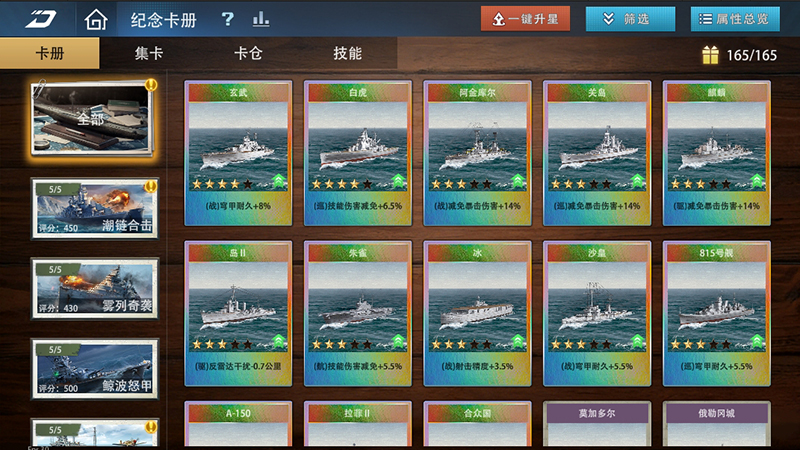Open the 技能 tab

(347, 54)
